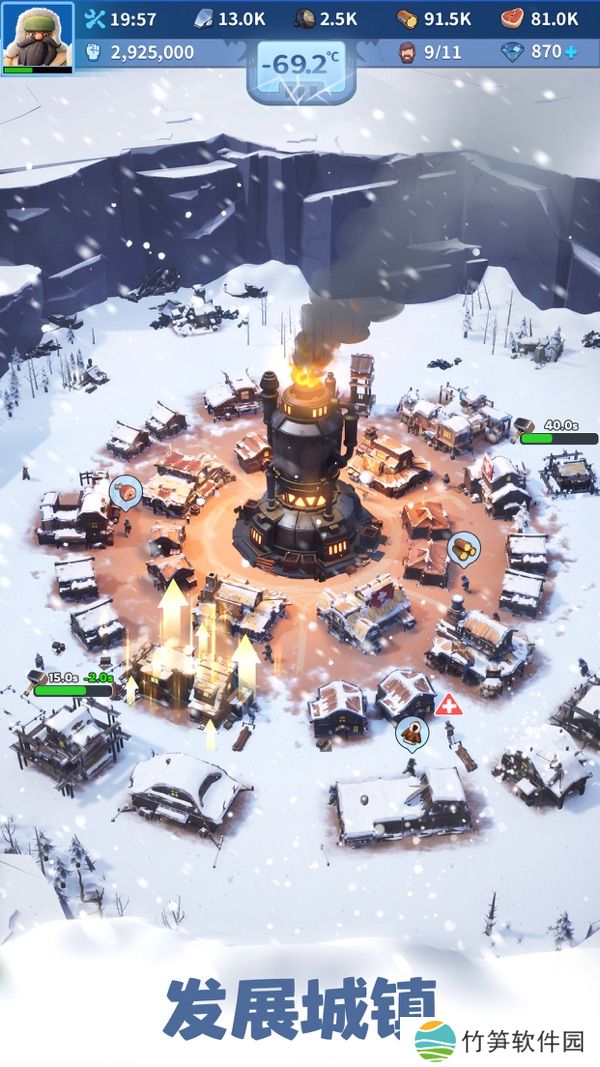The width and height of the screenshot is (600, 1067).
Task: Open the bearded chief avatar profile
Action: coord(37,36)
